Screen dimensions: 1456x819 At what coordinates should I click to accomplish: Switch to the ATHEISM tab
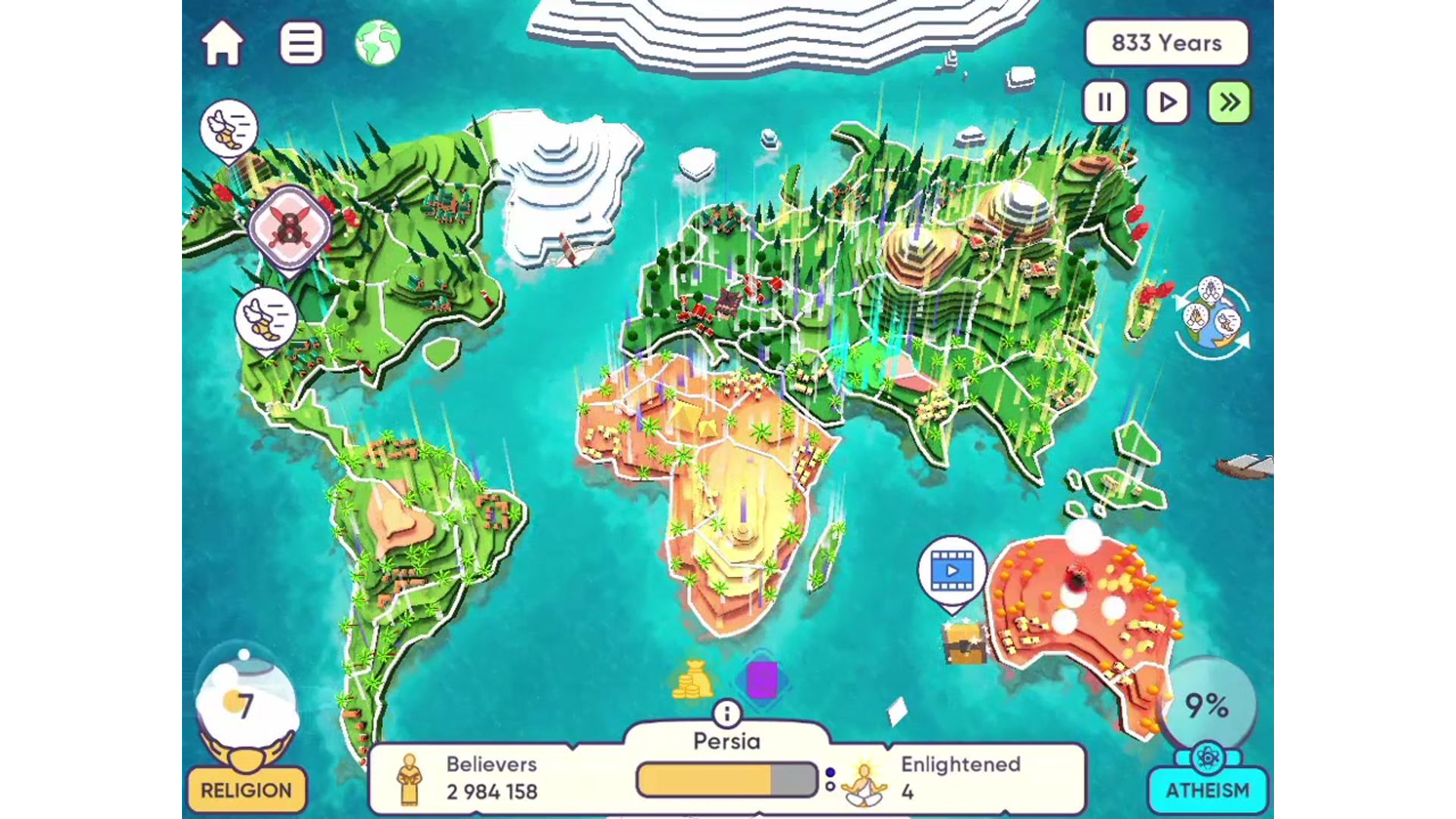point(1208,789)
